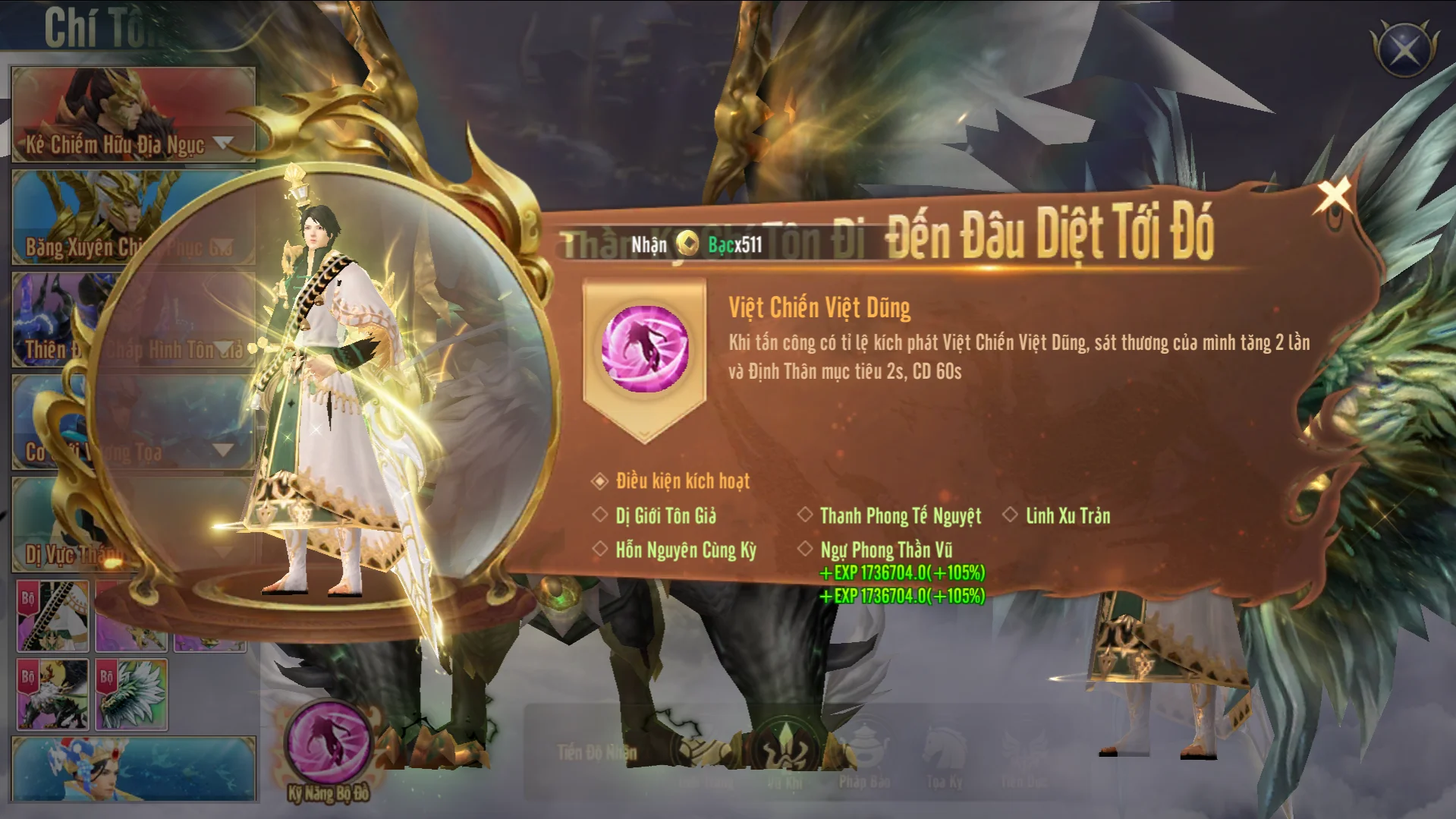Select the white beast mount set thumbnail
The height and width of the screenshot is (819, 1456).
click(53, 695)
